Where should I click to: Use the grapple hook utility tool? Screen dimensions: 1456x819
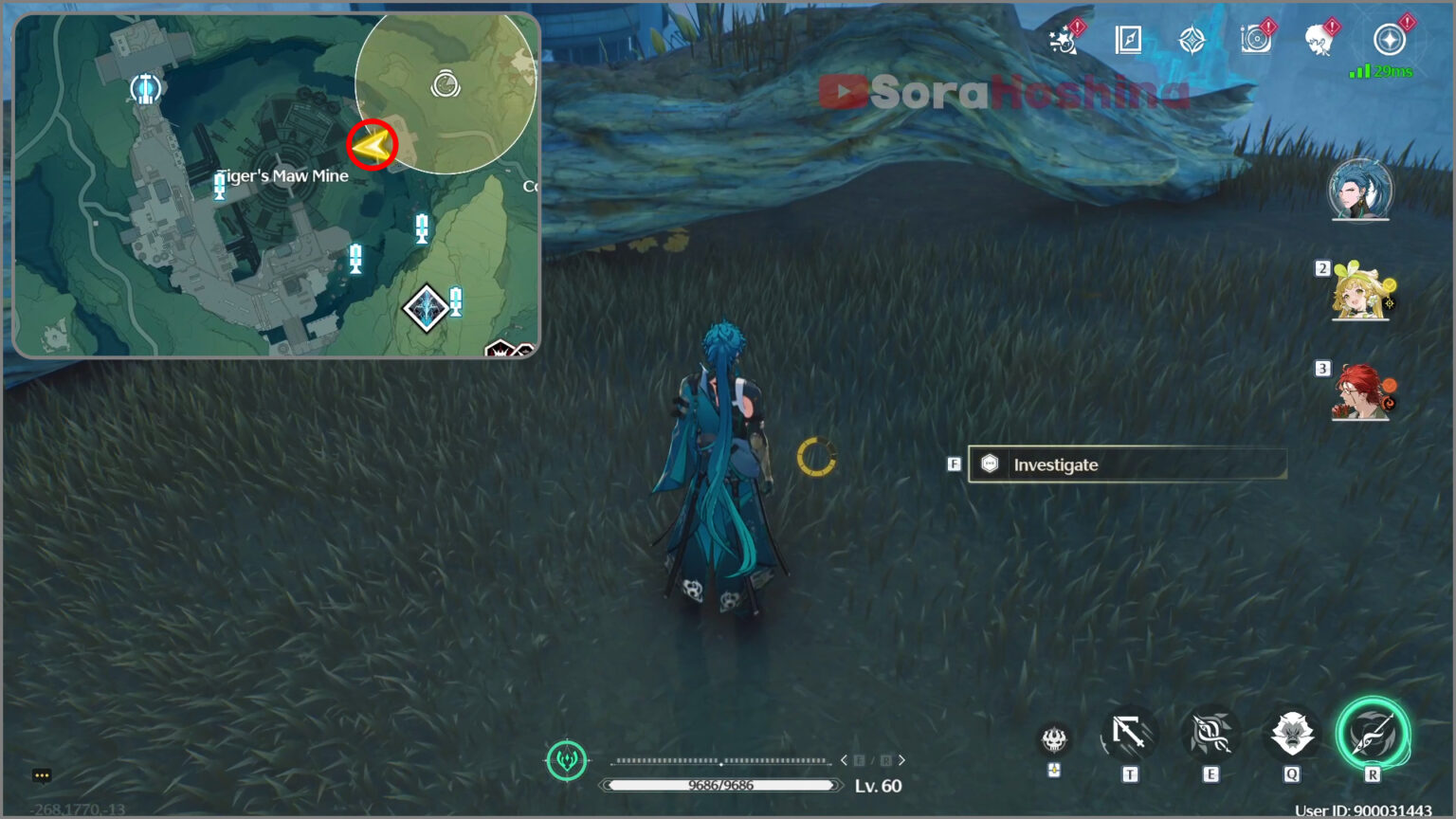tap(1129, 734)
